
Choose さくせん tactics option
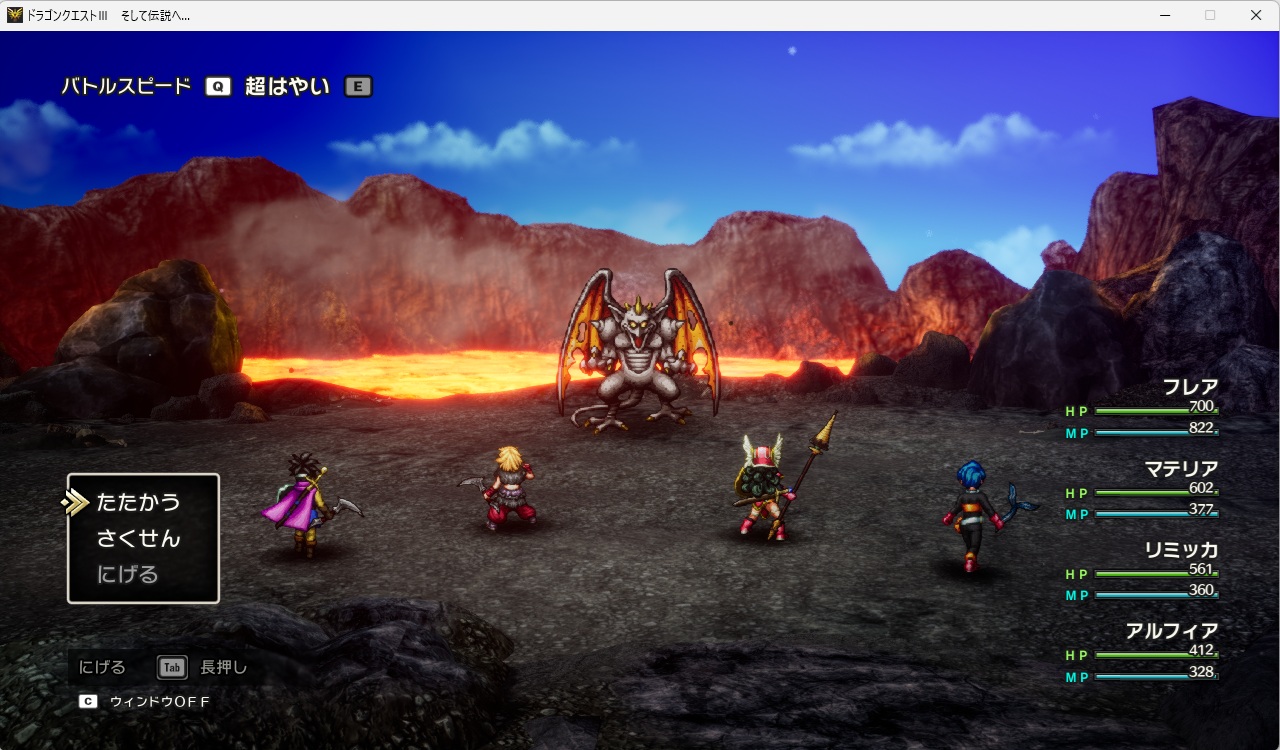pyautogui.click(x=138, y=538)
